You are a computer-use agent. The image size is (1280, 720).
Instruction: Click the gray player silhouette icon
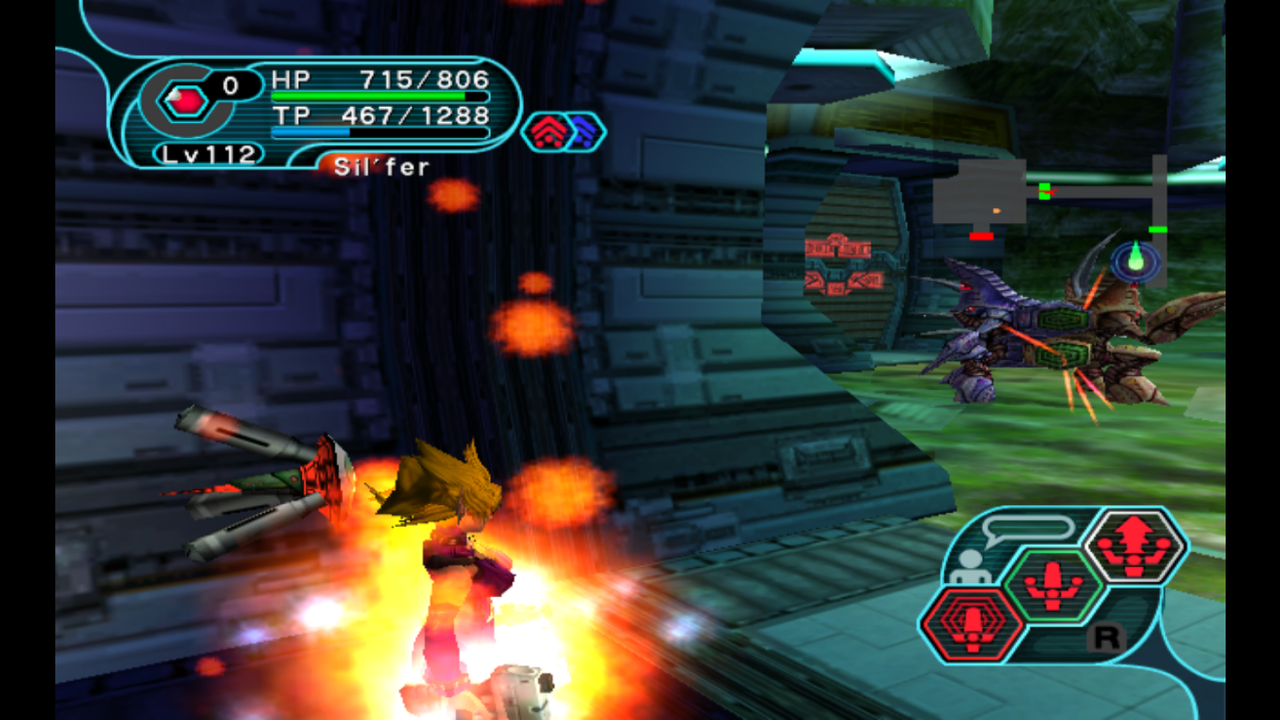coord(969,567)
